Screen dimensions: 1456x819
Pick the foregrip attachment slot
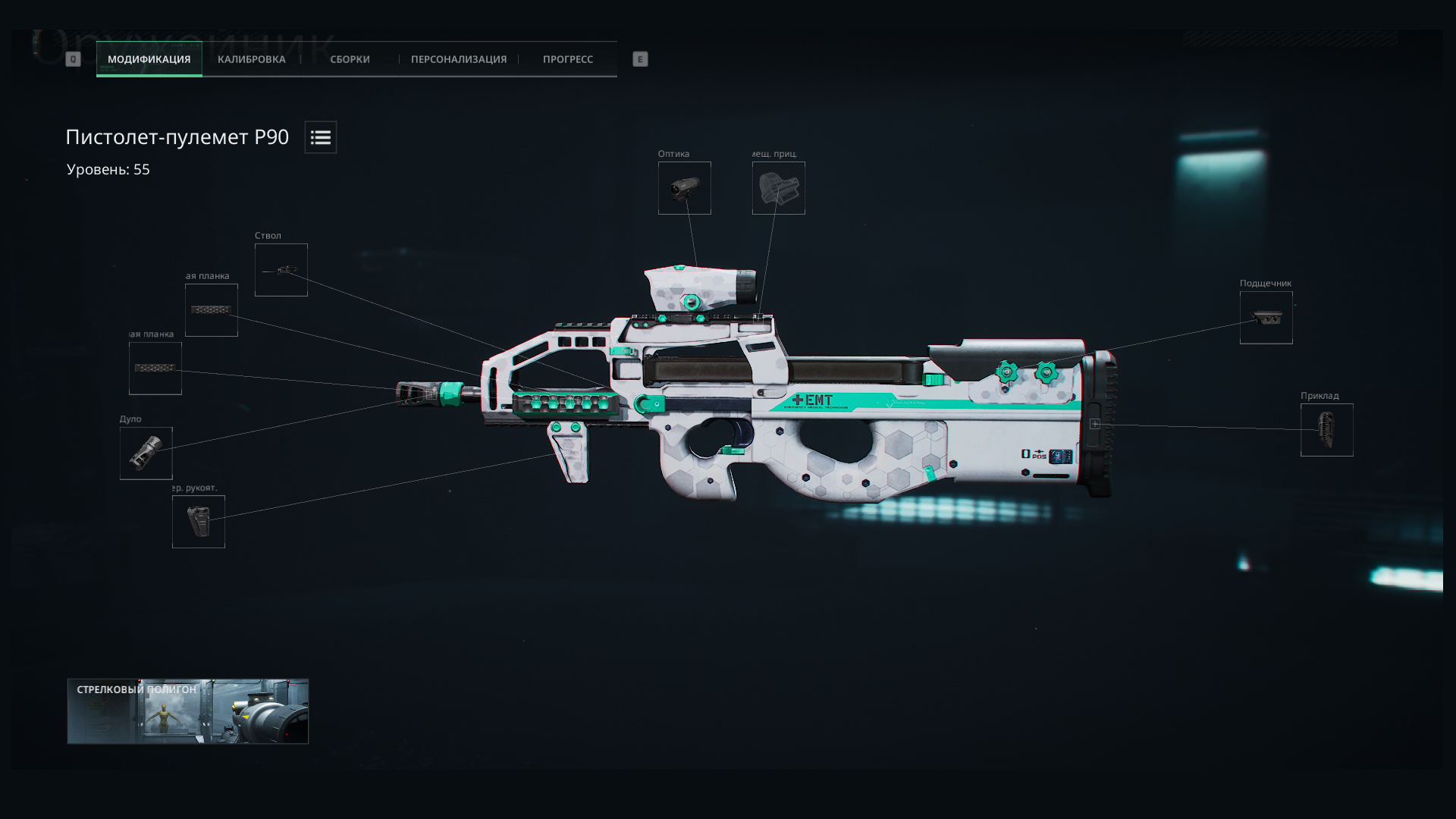(198, 522)
